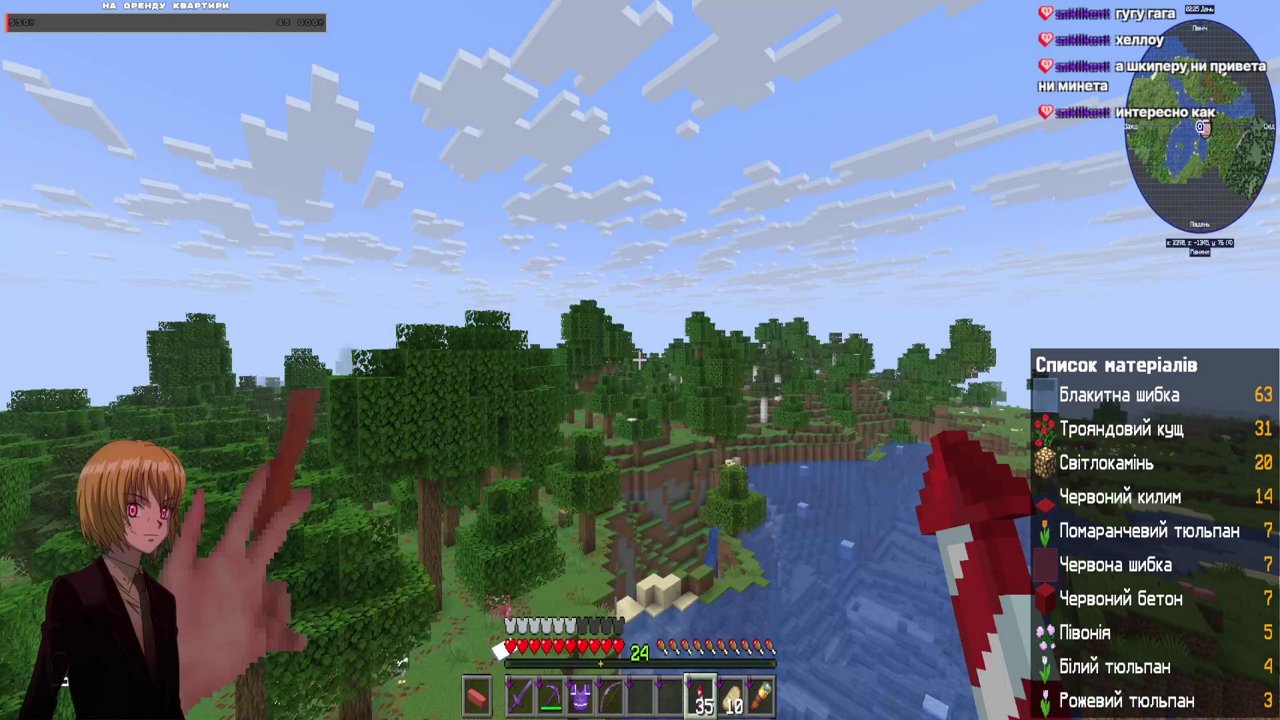
Task: Click the Список матеріалів panel header
Action: 1115,365
